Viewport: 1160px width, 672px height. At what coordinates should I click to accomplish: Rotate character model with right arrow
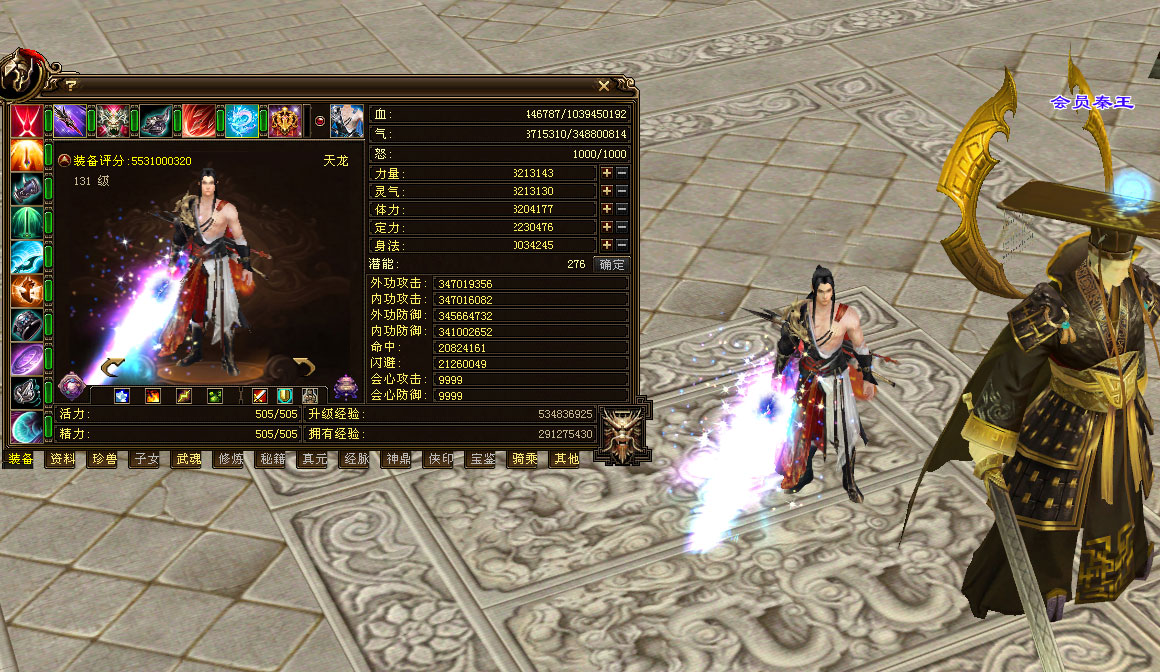pyautogui.click(x=304, y=366)
